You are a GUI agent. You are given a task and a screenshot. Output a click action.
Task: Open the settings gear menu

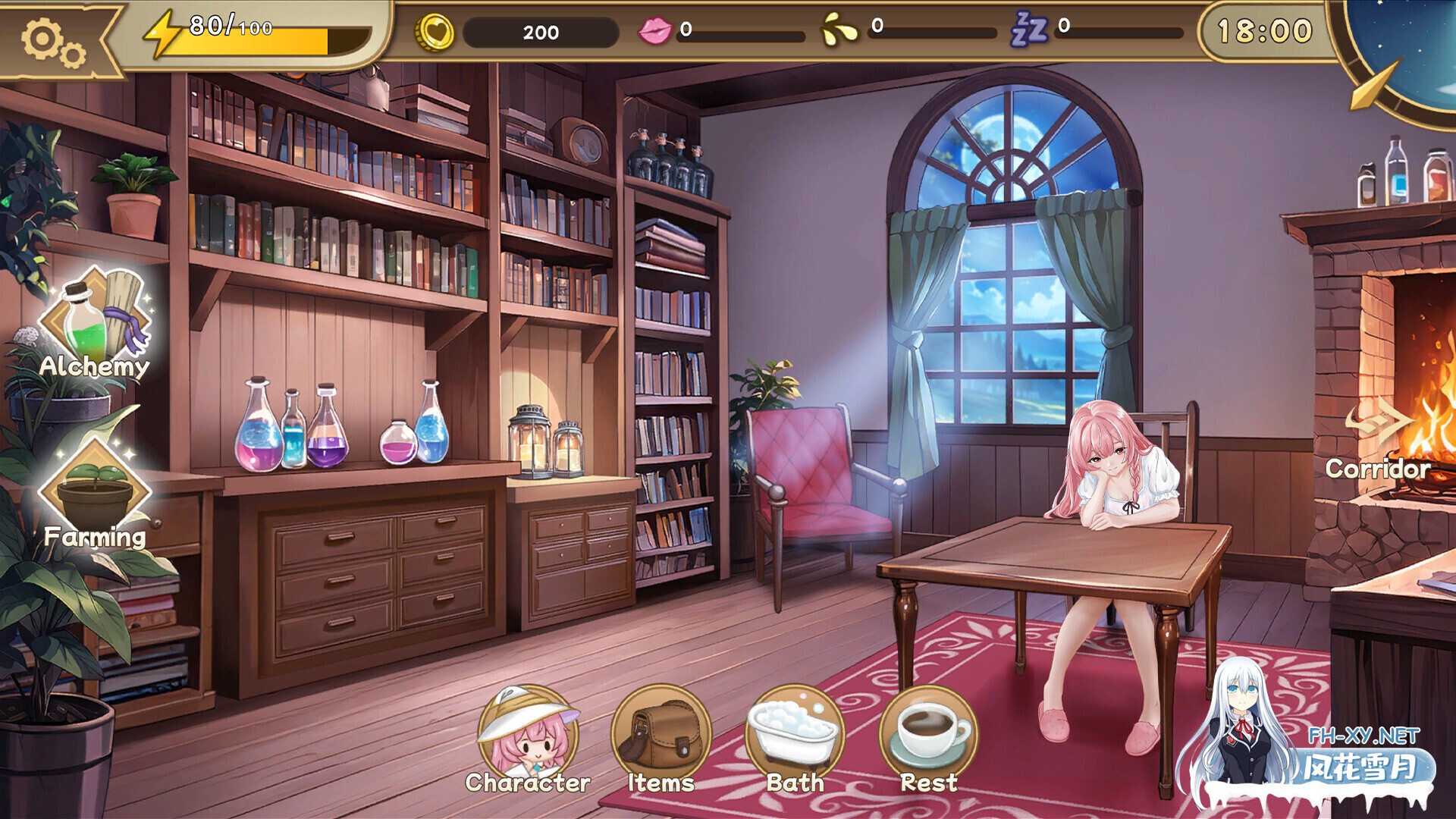(x=47, y=36)
